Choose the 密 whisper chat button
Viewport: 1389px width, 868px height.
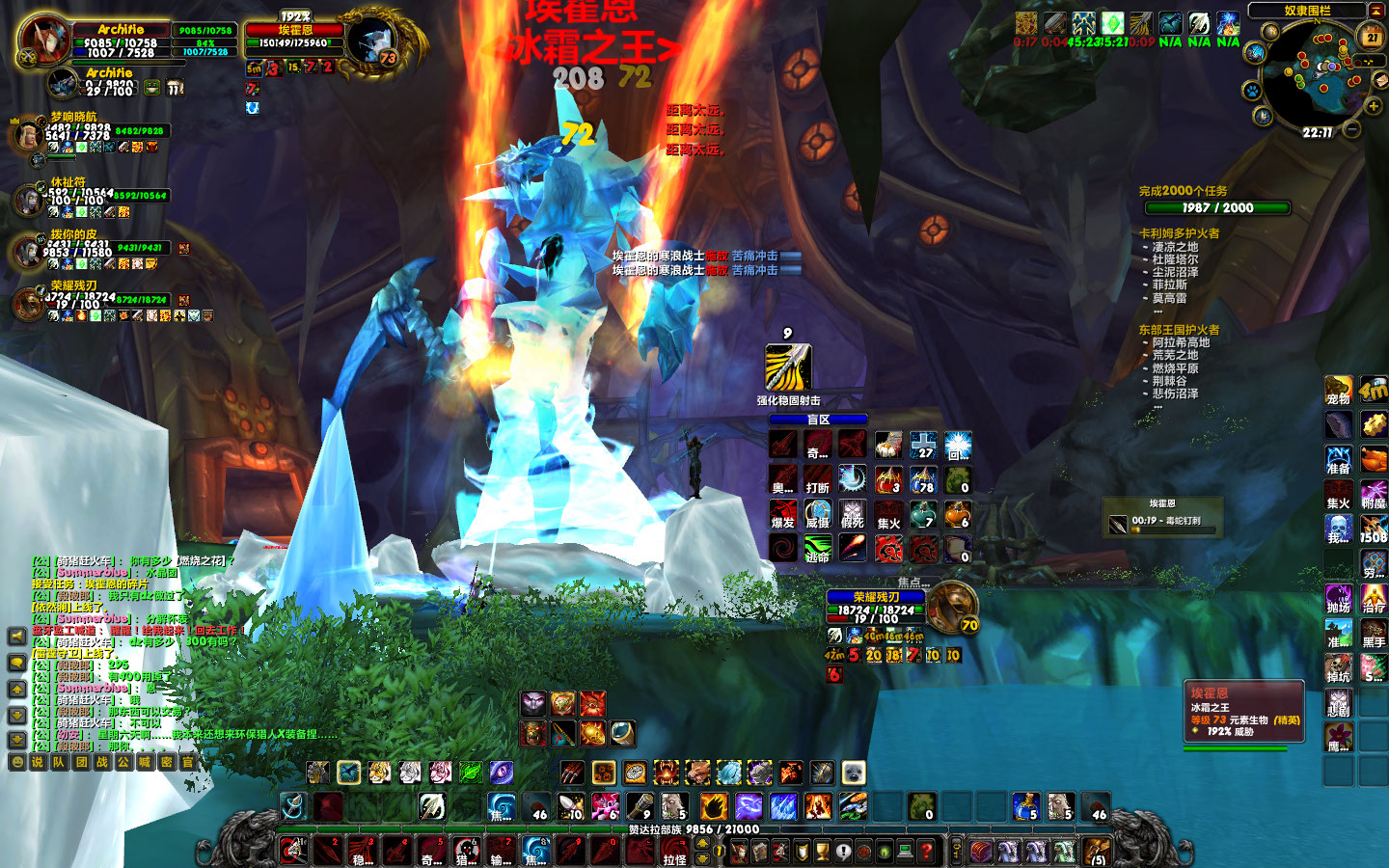click(166, 762)
